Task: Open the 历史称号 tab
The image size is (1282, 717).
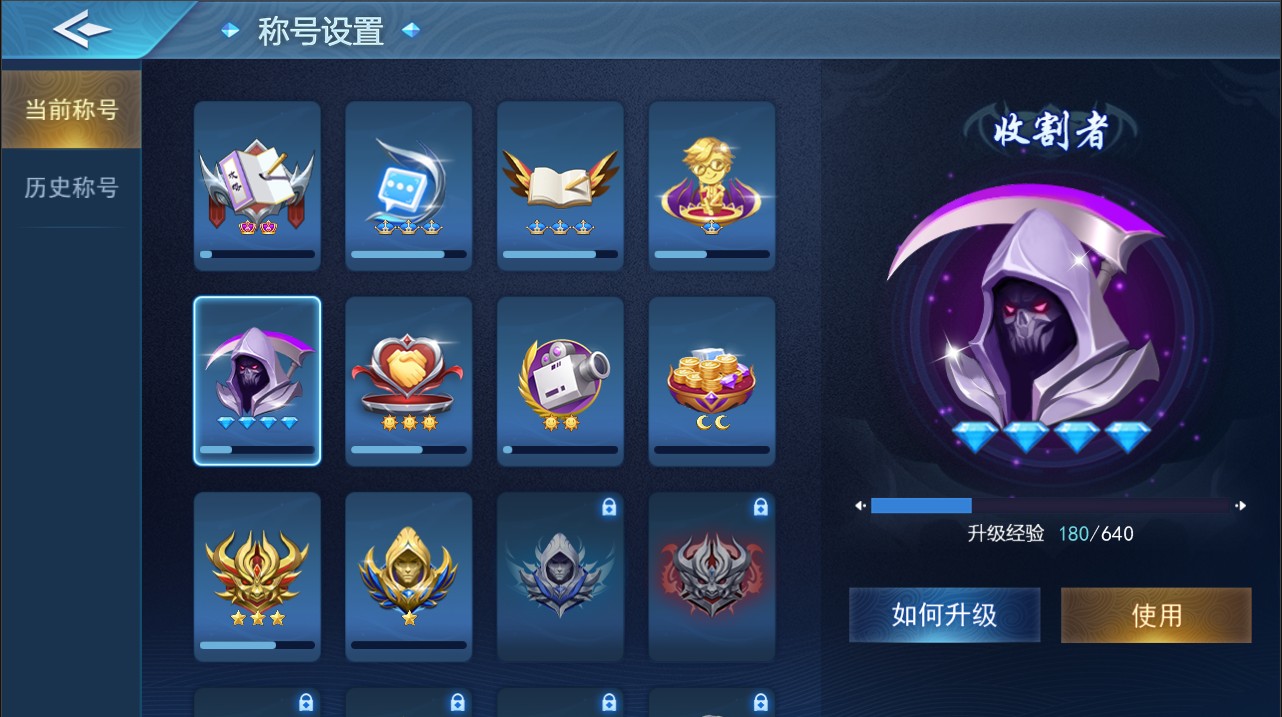Action: coord(70,187)
